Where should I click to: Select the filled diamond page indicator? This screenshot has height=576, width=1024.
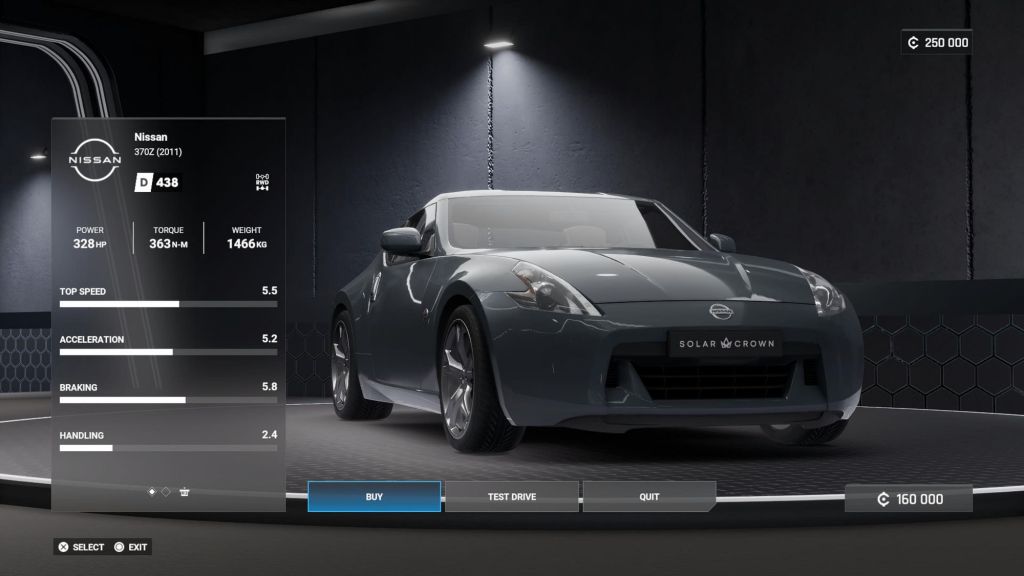pyautogui.click(x=152, y=492)
